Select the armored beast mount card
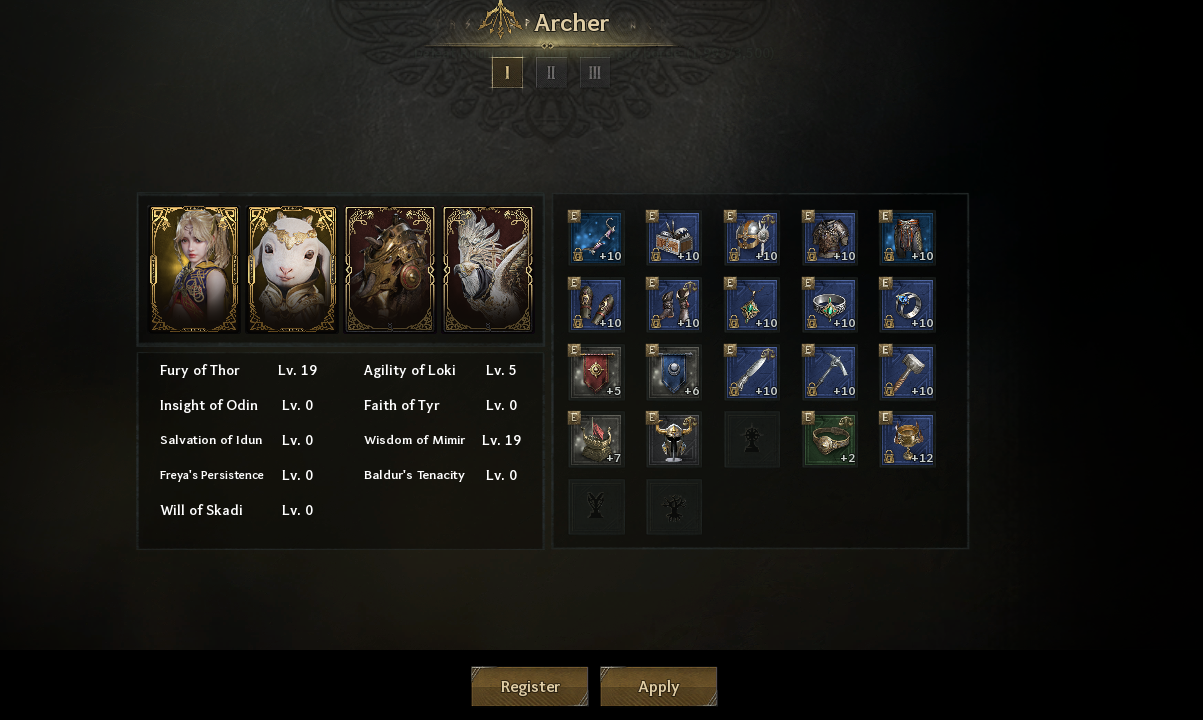Viewport: 1203px width, 720px height. tap(390, 269)
